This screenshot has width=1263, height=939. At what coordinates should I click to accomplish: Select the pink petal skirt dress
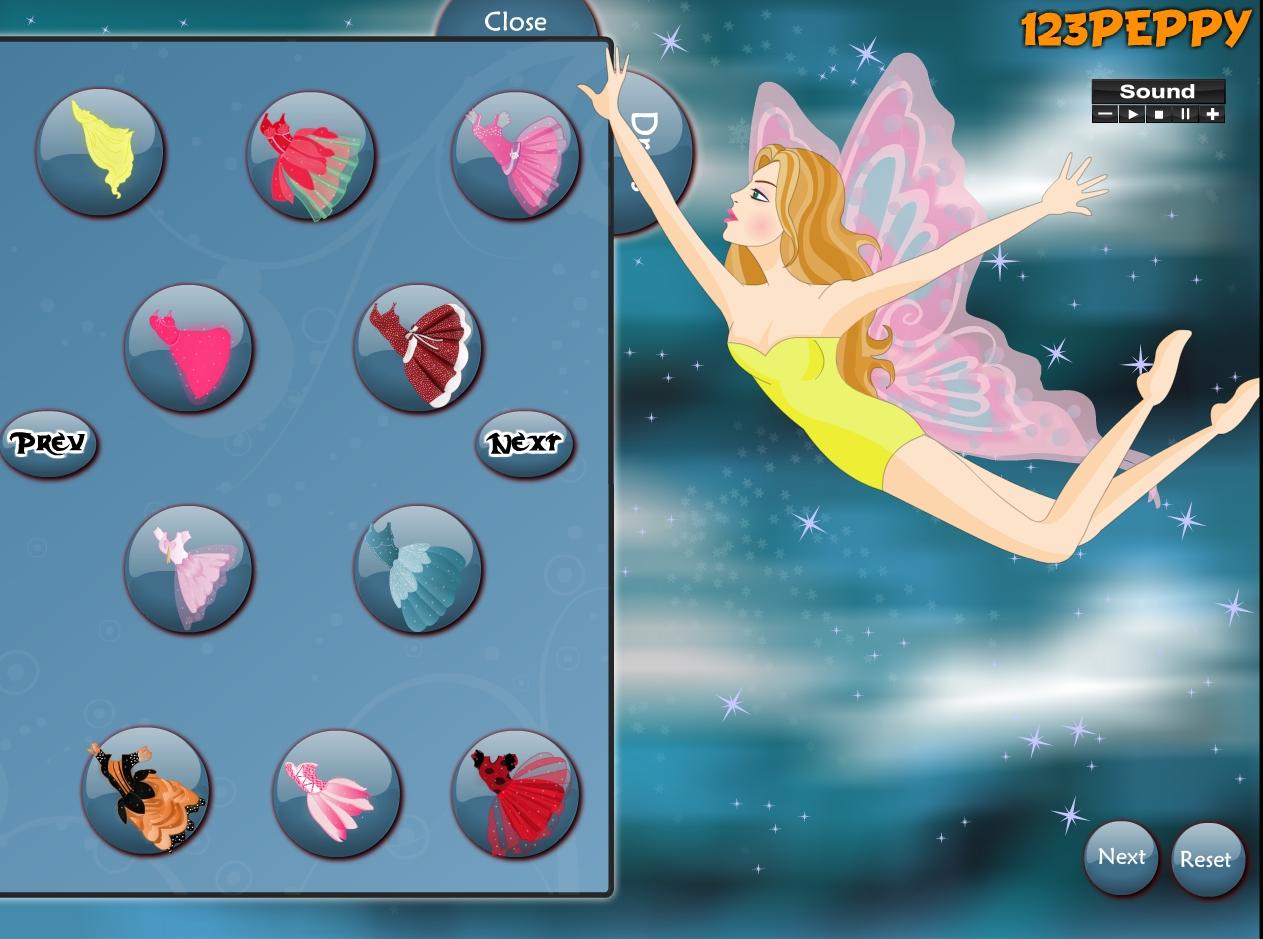coord(337,792)
